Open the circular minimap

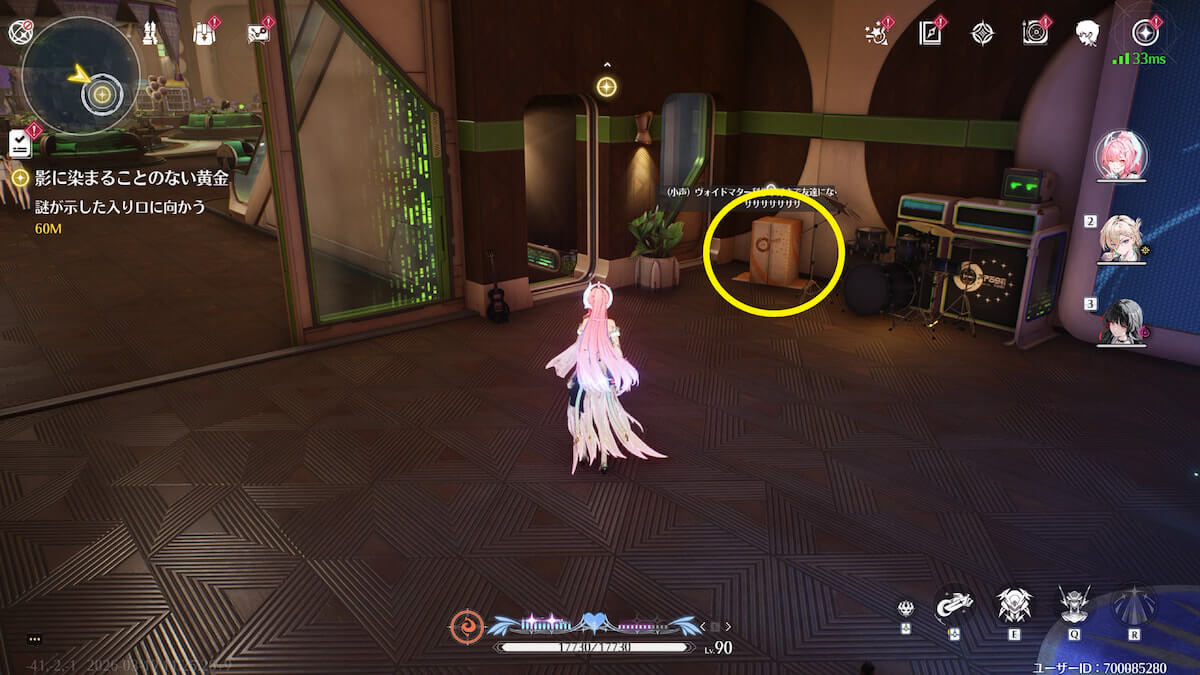(x=80, y=75)
